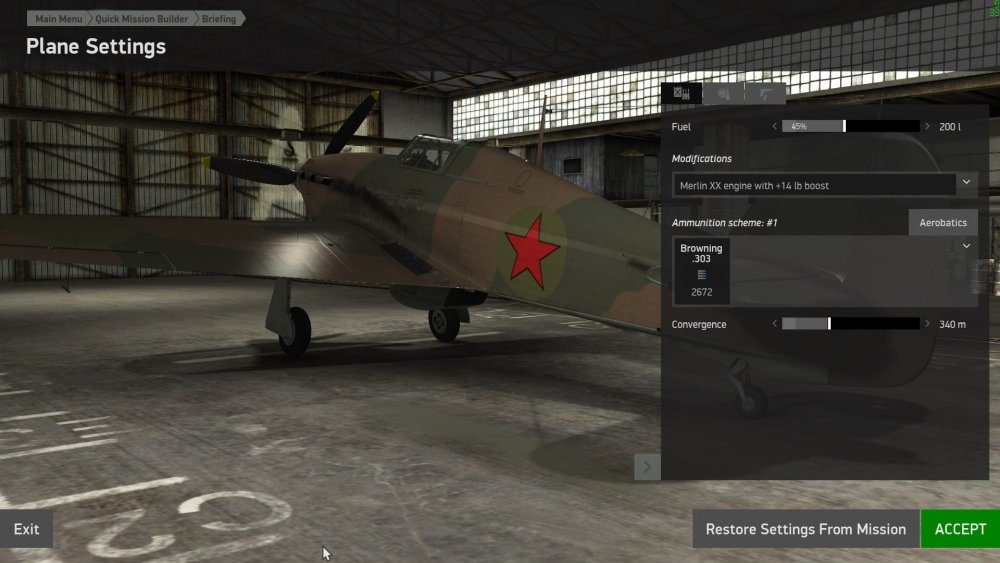Go back to Main Menu breadcrumb

[57, 18]
